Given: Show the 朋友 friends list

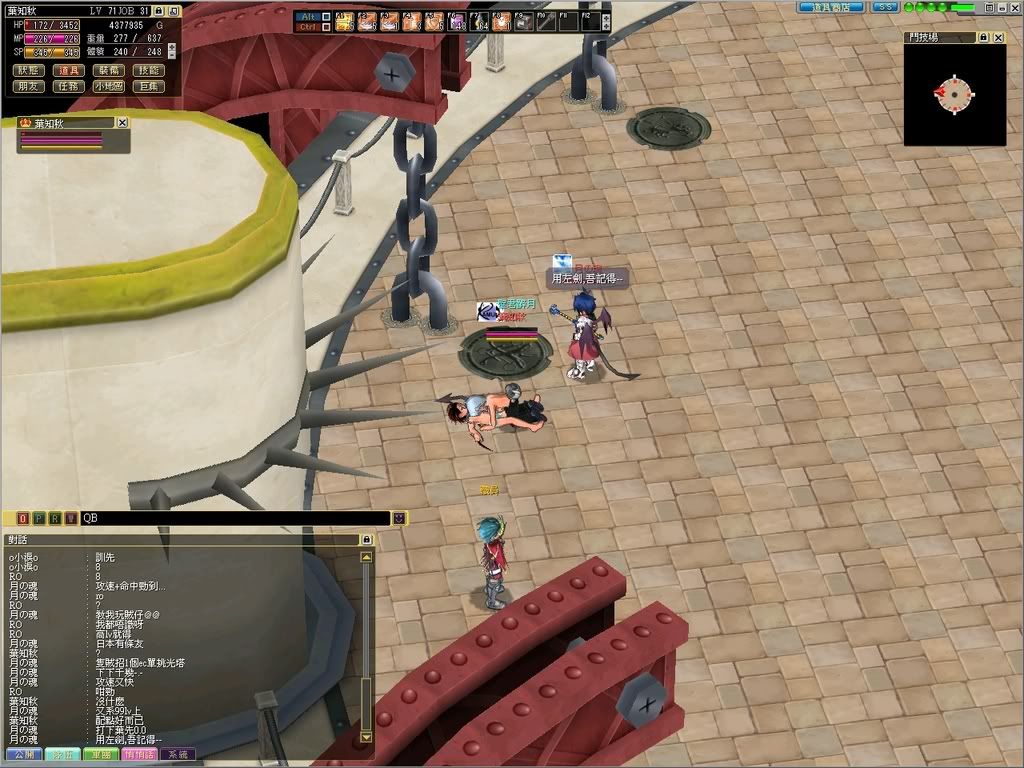Looking at the screenshot, I should tap(28, 86).
